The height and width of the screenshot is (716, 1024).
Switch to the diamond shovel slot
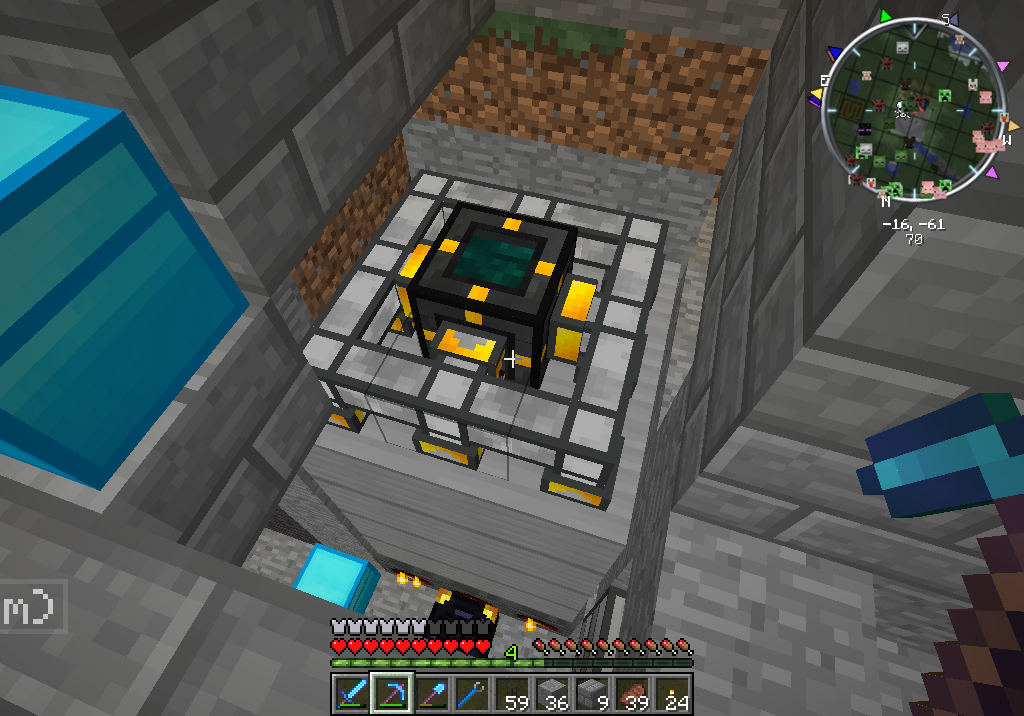[430, 694]
